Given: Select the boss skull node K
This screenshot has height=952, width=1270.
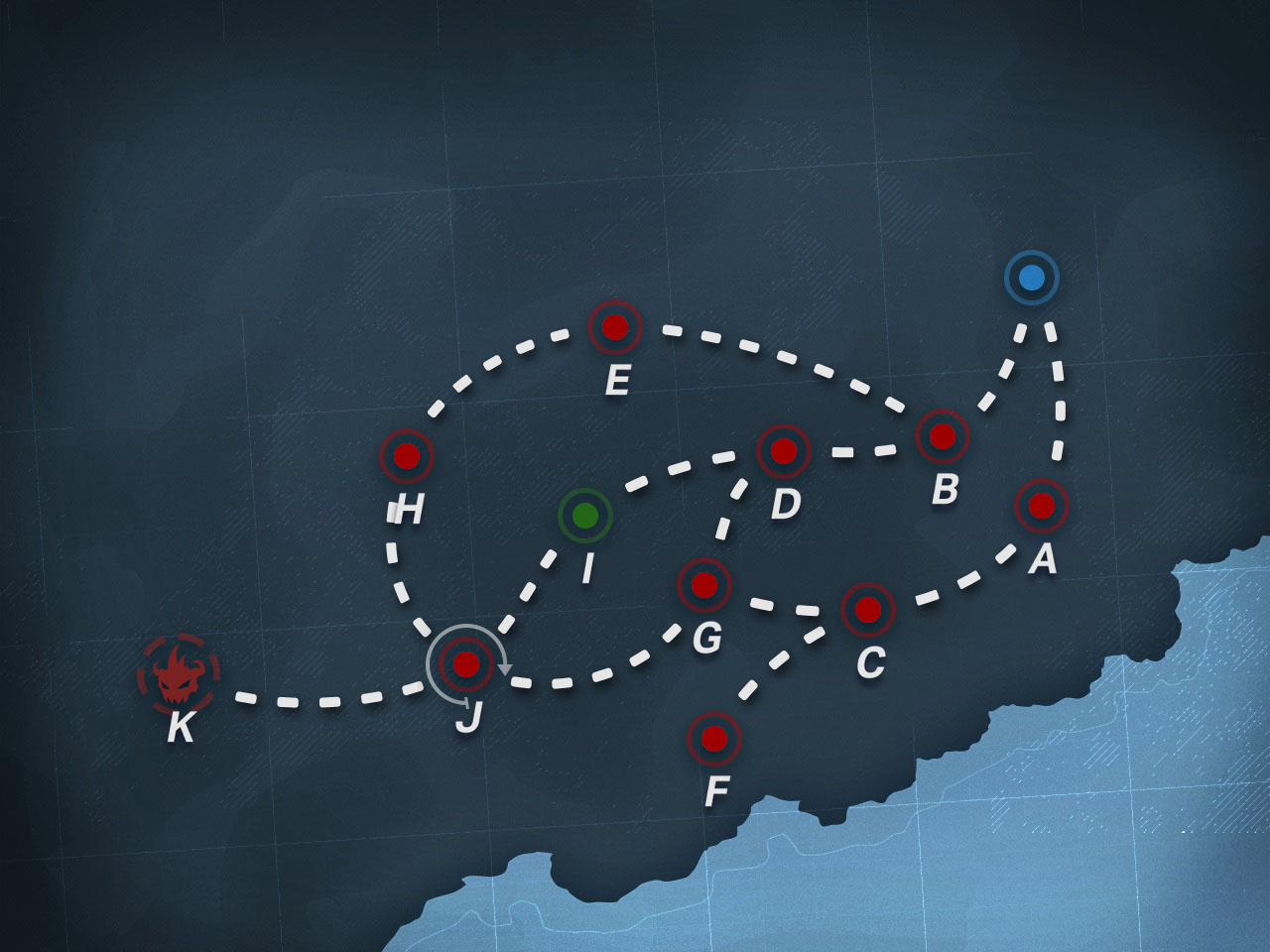Looking at the screenshot, I should click(x=178, y=676).
